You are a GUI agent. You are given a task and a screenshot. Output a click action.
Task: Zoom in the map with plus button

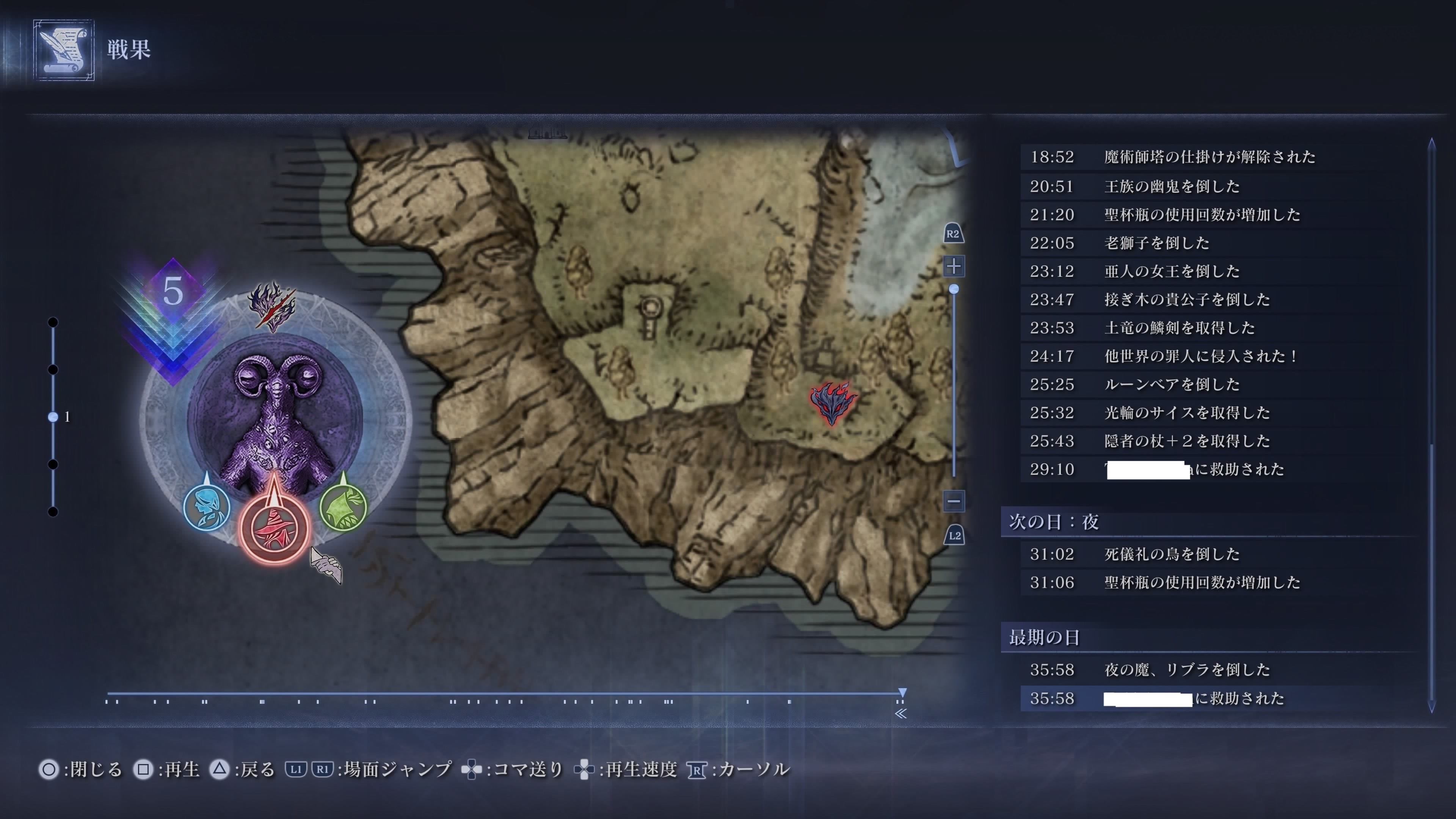click(x=954, y=266)
